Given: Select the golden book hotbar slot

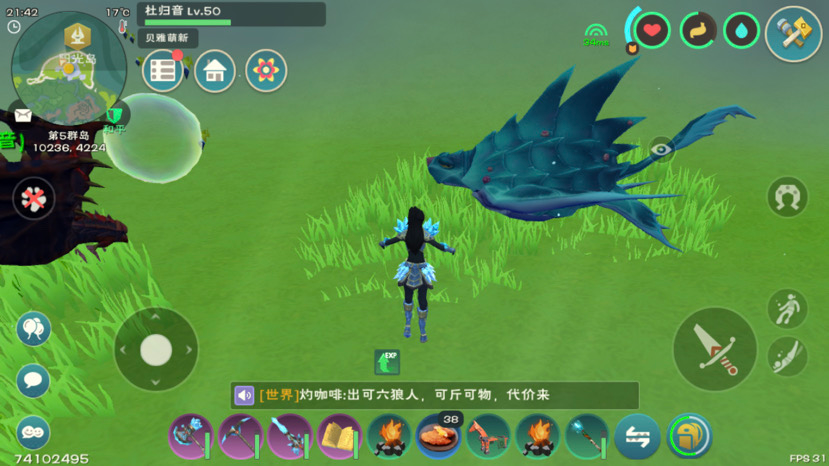Looking at the screenshot, I should pyautogui.click(x=339, y=437).
